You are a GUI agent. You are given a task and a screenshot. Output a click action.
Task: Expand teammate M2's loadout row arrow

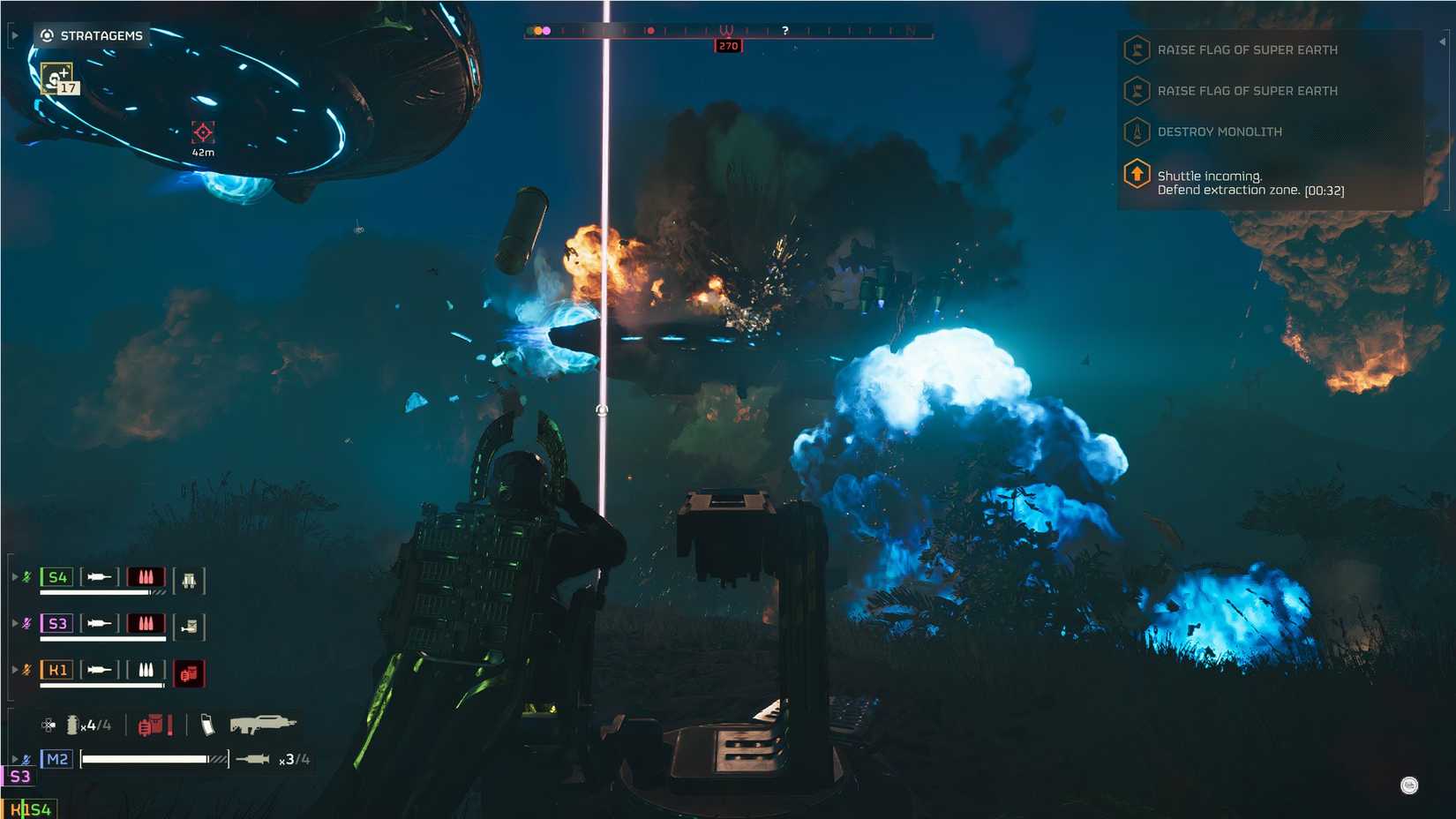click(15, 758)
